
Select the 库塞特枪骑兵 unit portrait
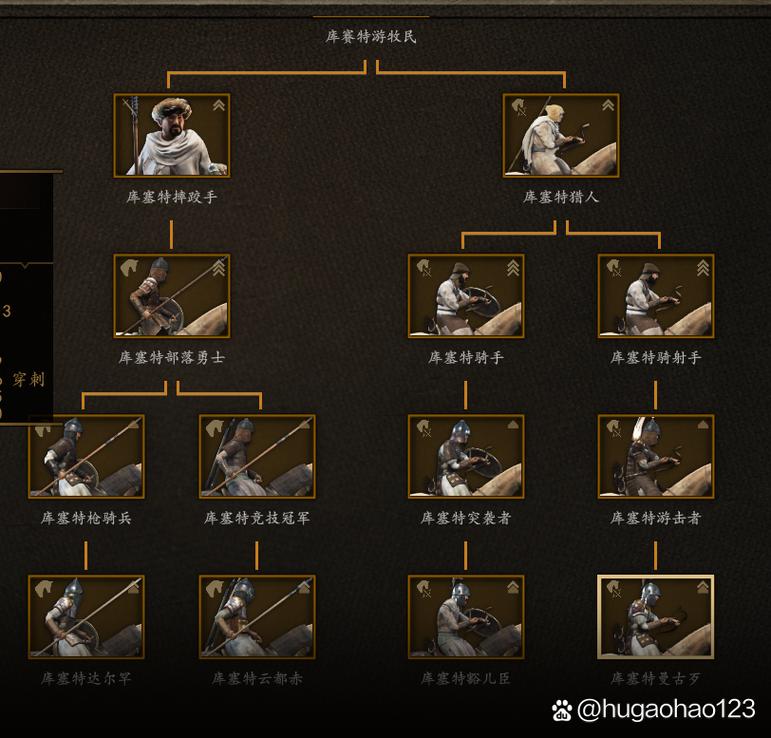point(86,456)
